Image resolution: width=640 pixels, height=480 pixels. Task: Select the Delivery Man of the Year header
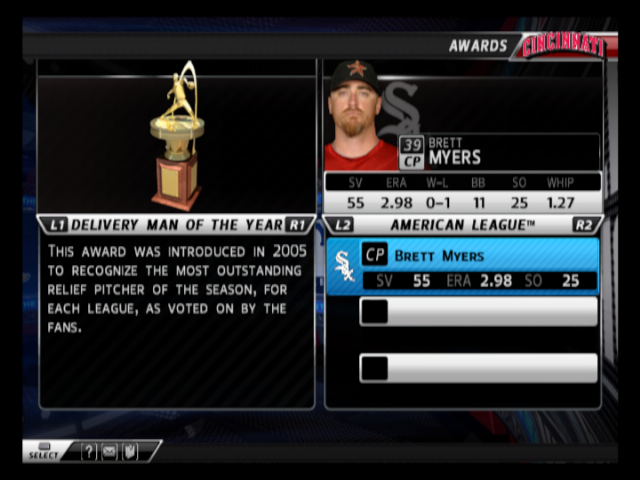click(x=175, y=225)
